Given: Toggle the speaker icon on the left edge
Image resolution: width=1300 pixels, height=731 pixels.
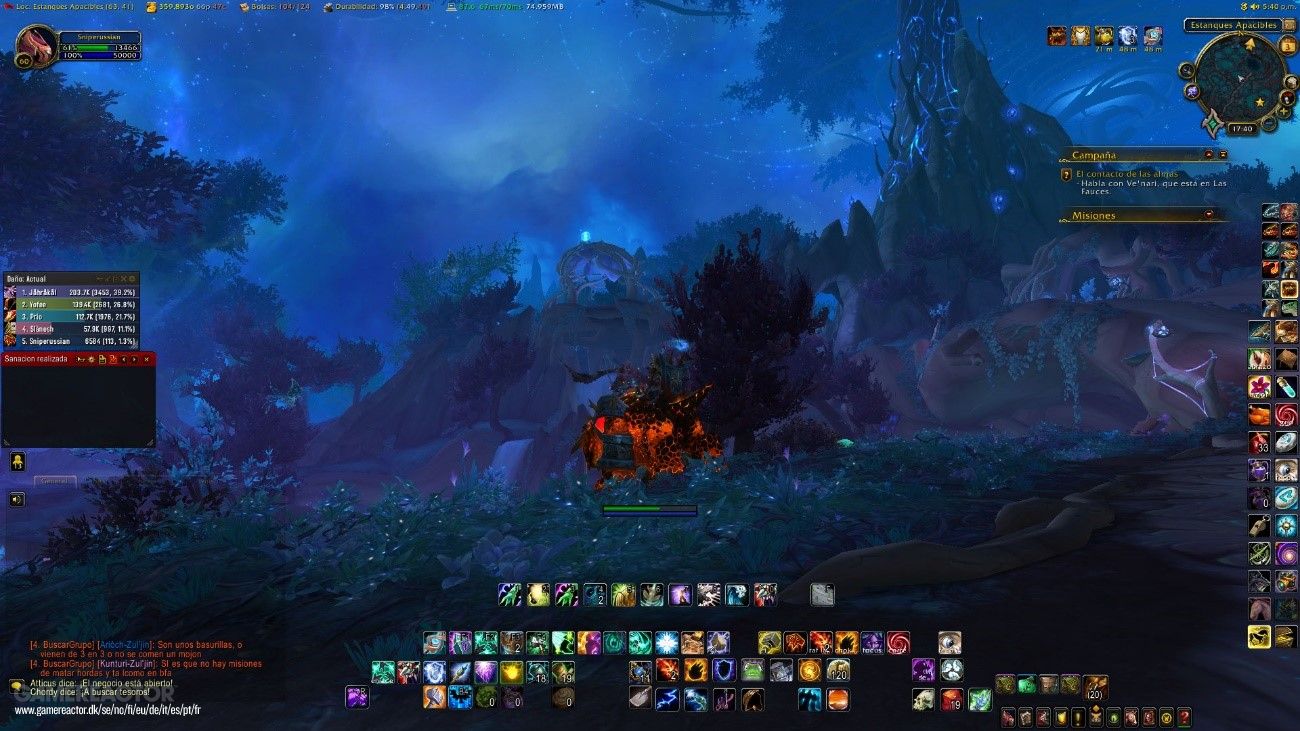Looking at the screenshot, I should tap(16, 499).
